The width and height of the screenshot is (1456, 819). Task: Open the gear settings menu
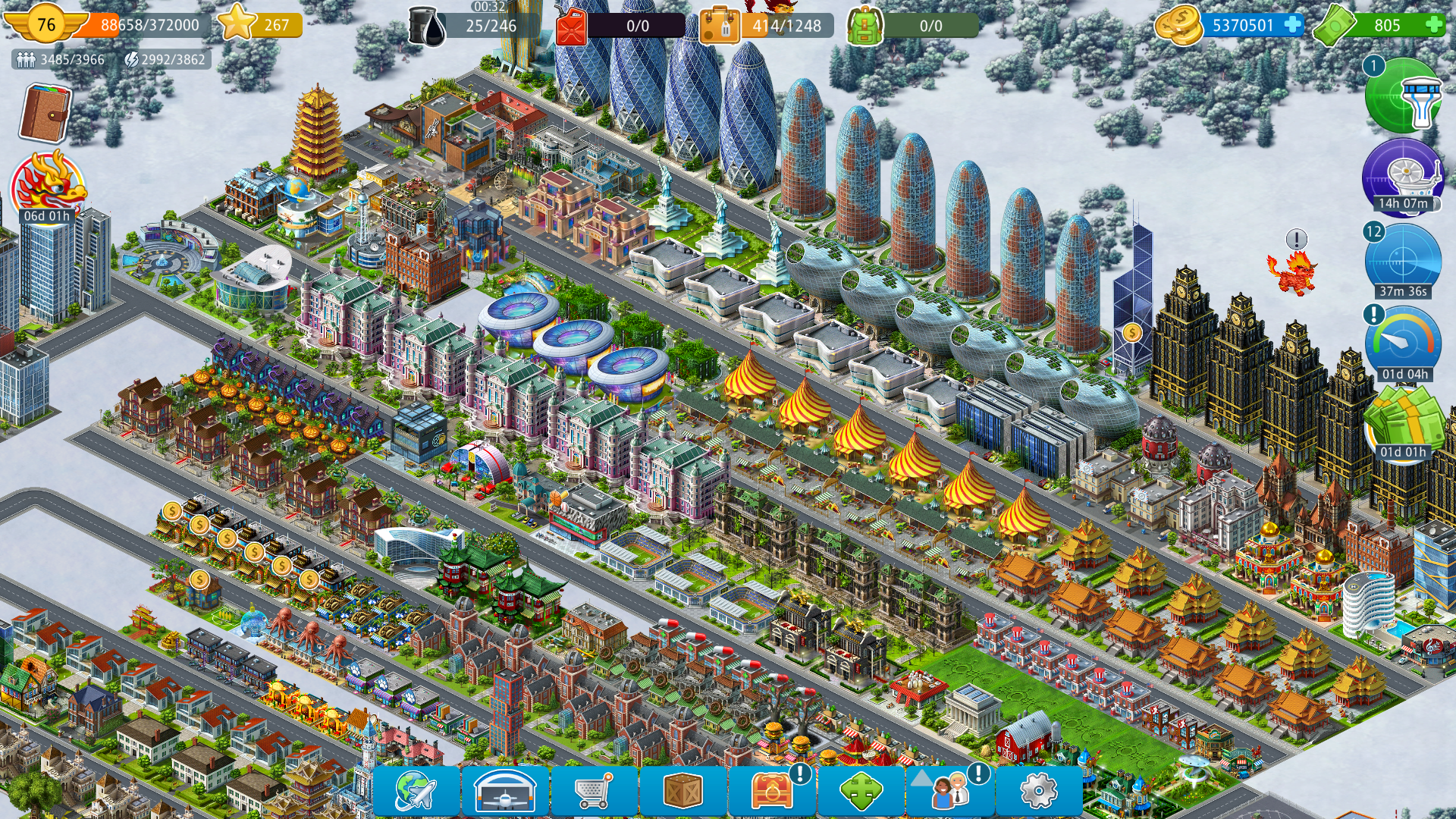pos(1038,792)
